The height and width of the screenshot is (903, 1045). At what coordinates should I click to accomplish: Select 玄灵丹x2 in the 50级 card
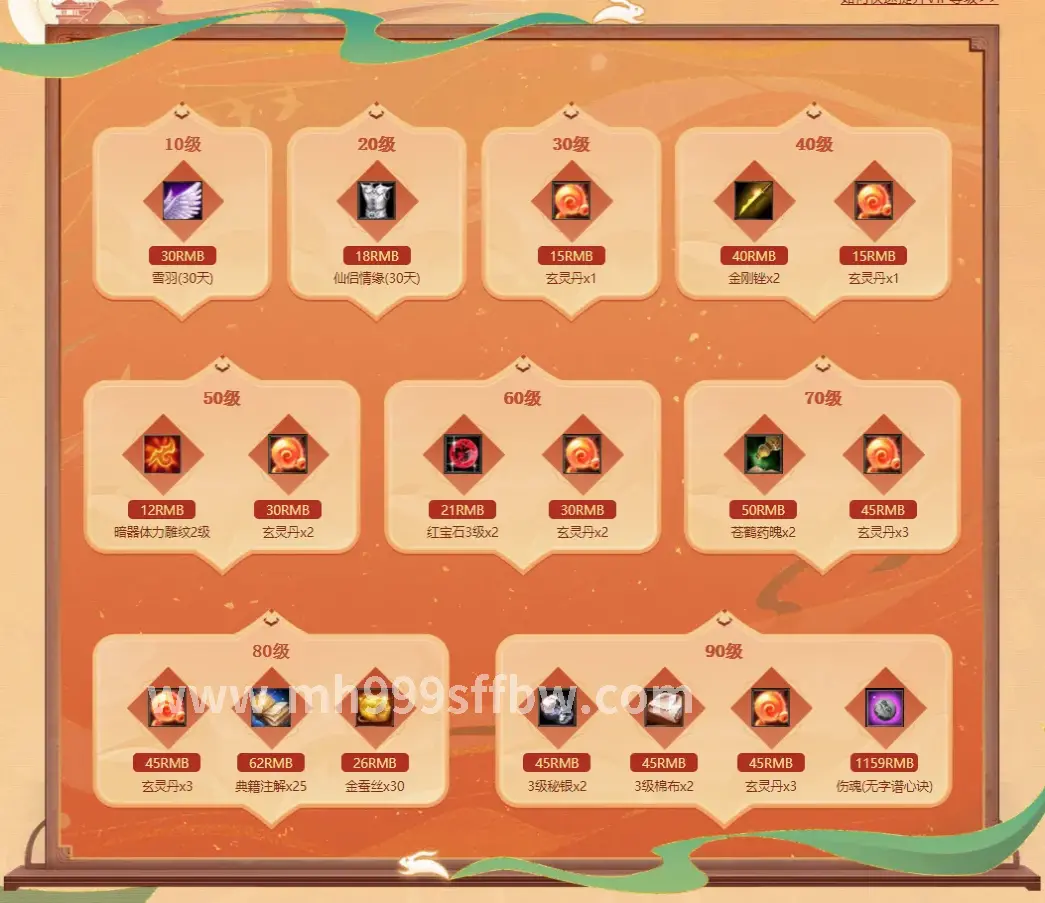click(287, 455)
